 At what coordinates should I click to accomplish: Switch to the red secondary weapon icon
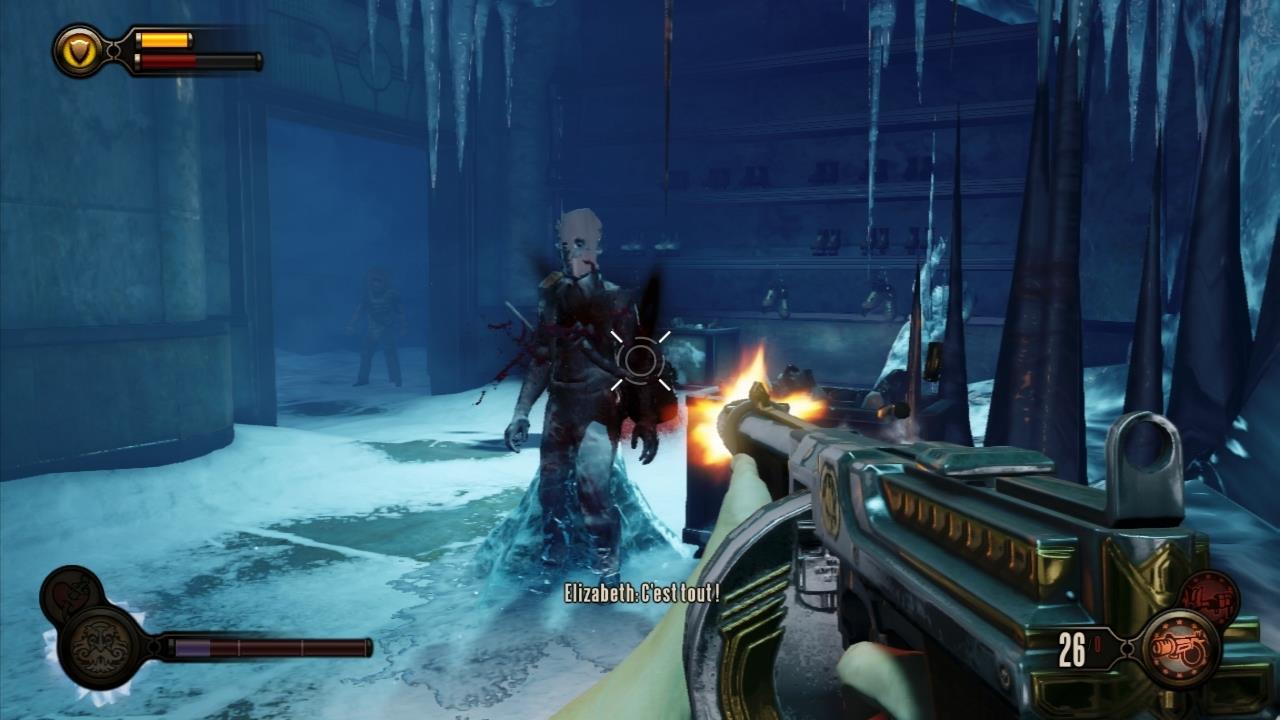coord(1208,598)
